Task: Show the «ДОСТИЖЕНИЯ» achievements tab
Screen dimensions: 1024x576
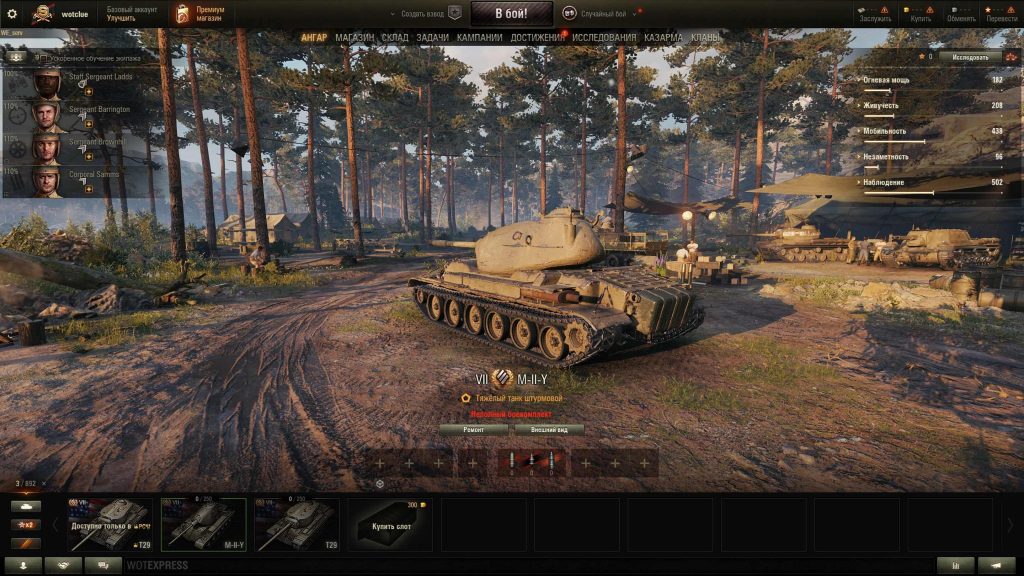Action: click(538, 38)
